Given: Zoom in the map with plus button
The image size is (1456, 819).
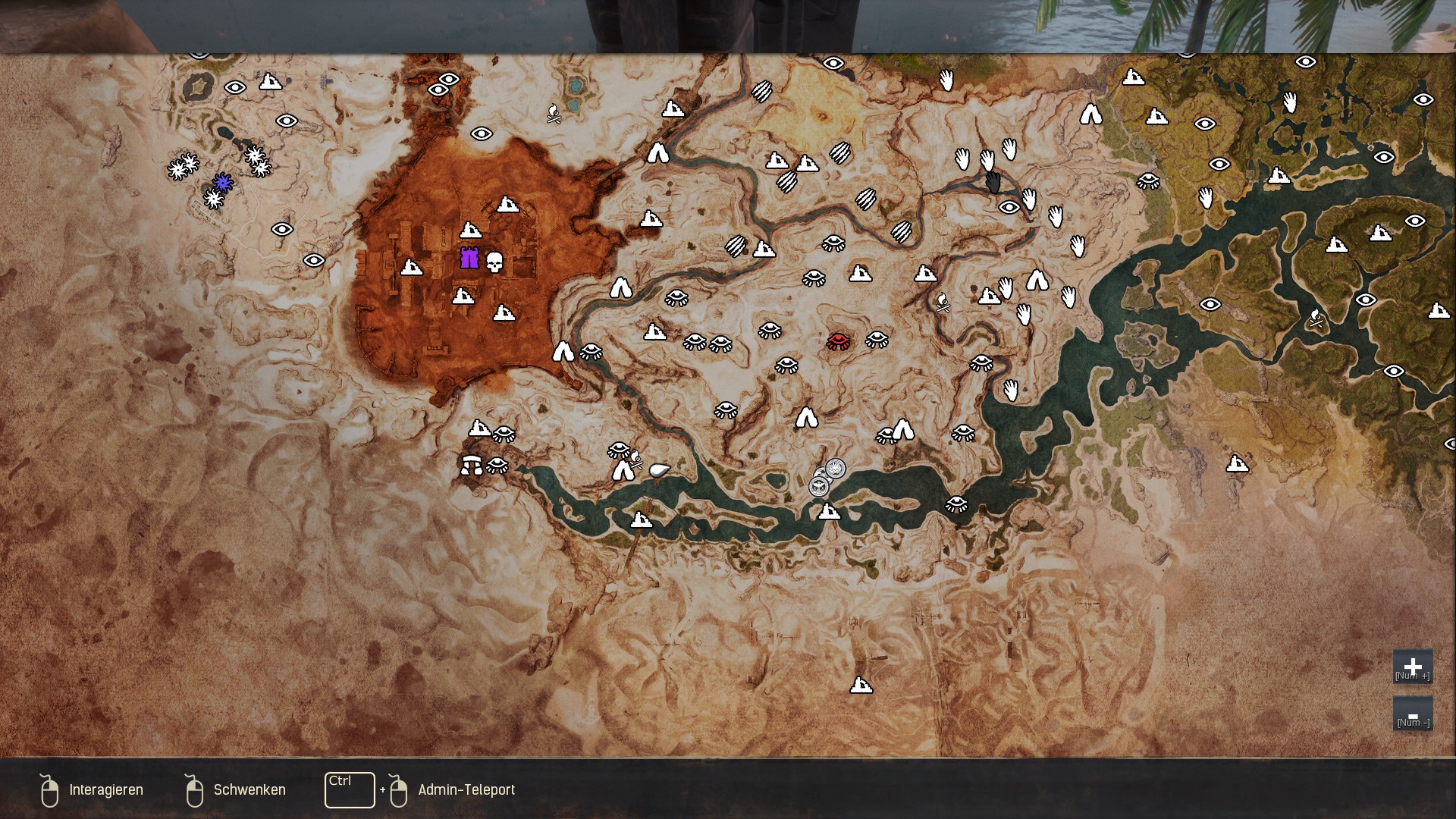Looking at the screenshot, I should coord(1412,666).
